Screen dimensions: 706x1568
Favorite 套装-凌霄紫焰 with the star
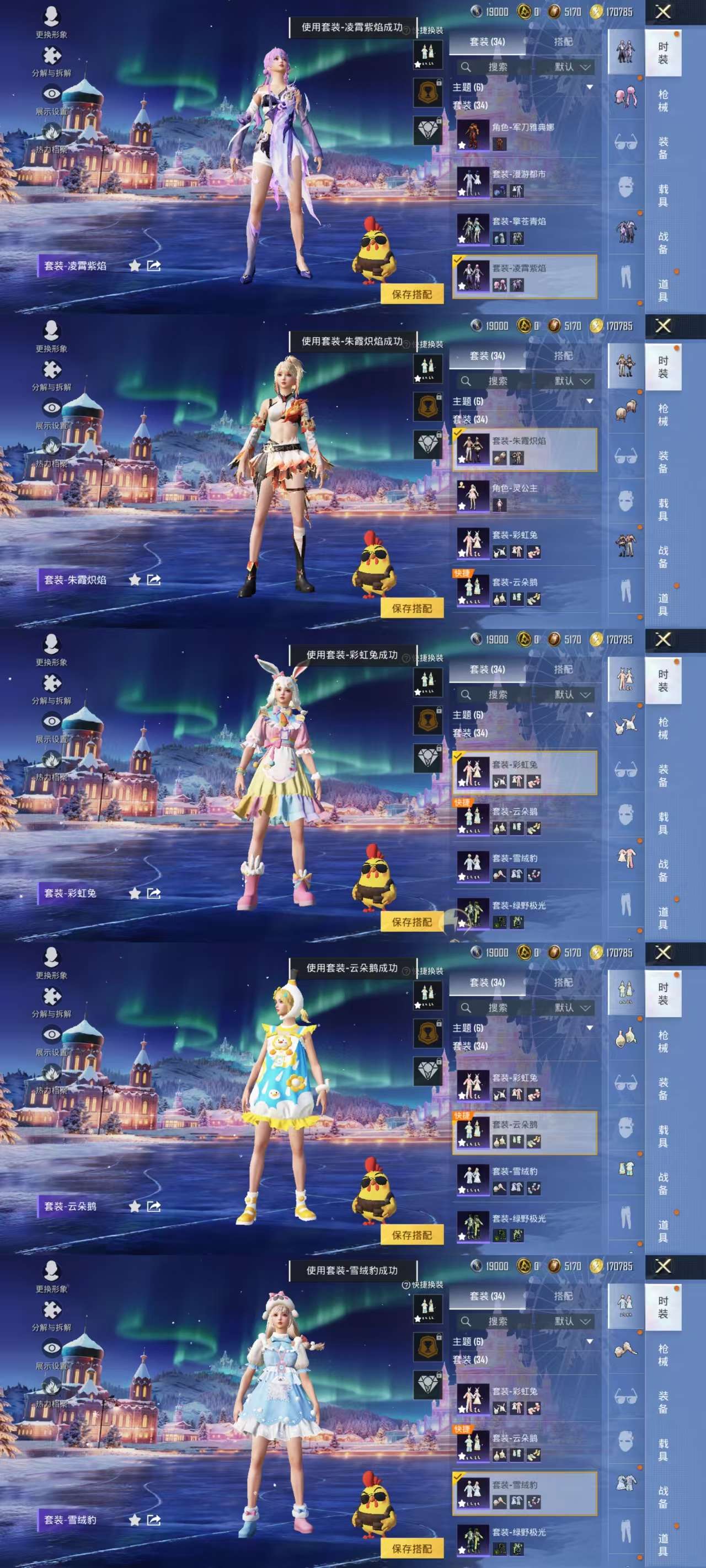135,266
